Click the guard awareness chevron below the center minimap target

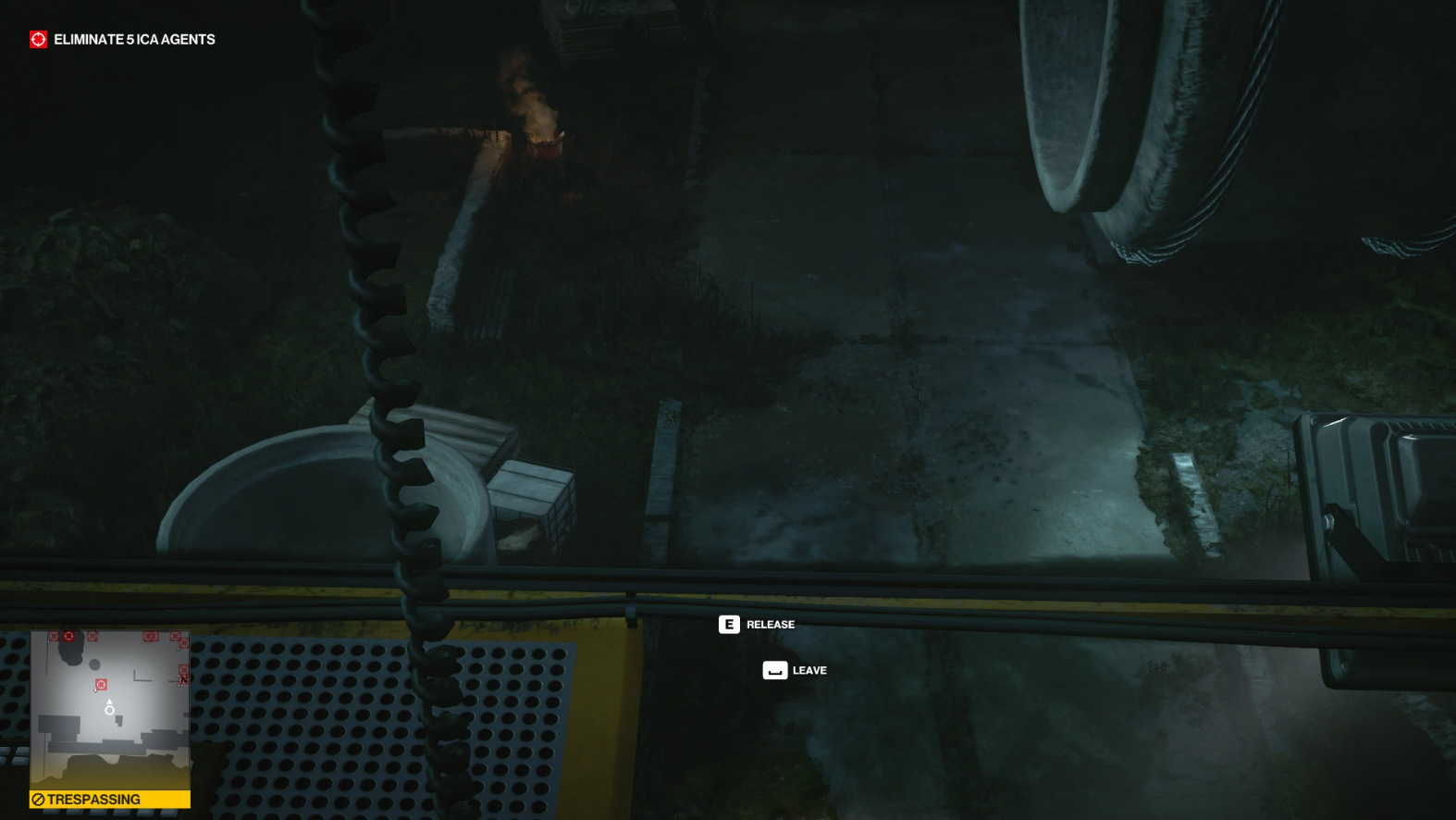(96, 690)
